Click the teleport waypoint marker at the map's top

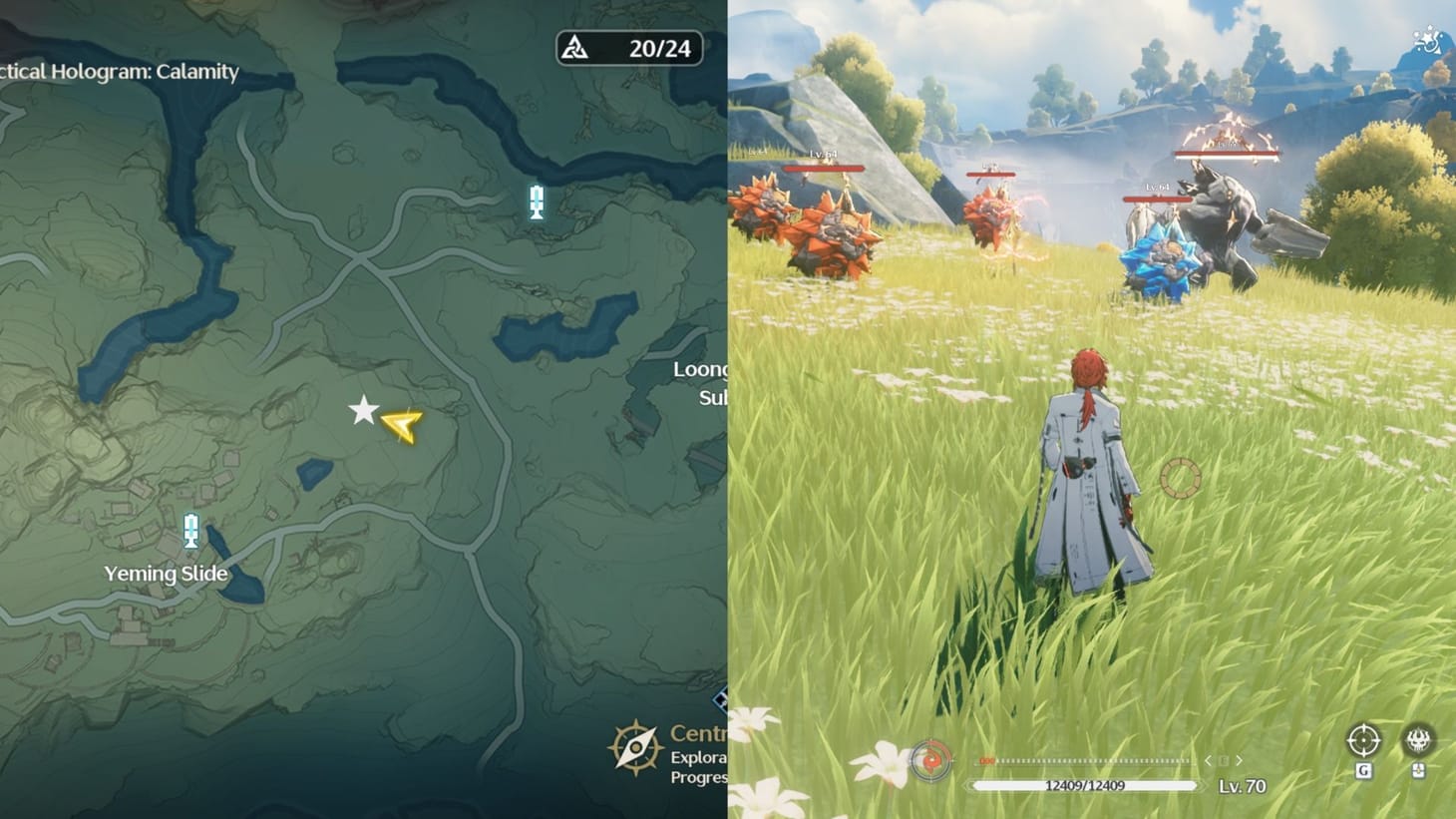click(537, 201)
